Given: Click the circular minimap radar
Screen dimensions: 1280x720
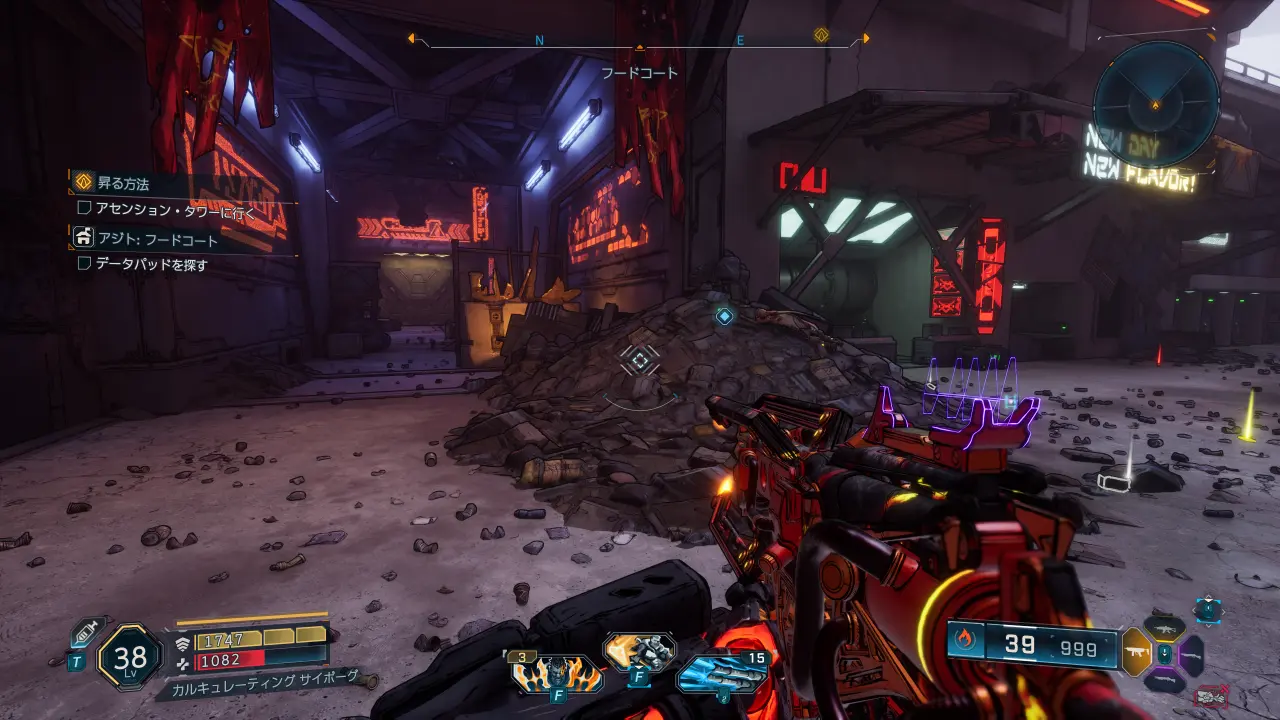Looking at the screenshot, I should click(1155, 103).
